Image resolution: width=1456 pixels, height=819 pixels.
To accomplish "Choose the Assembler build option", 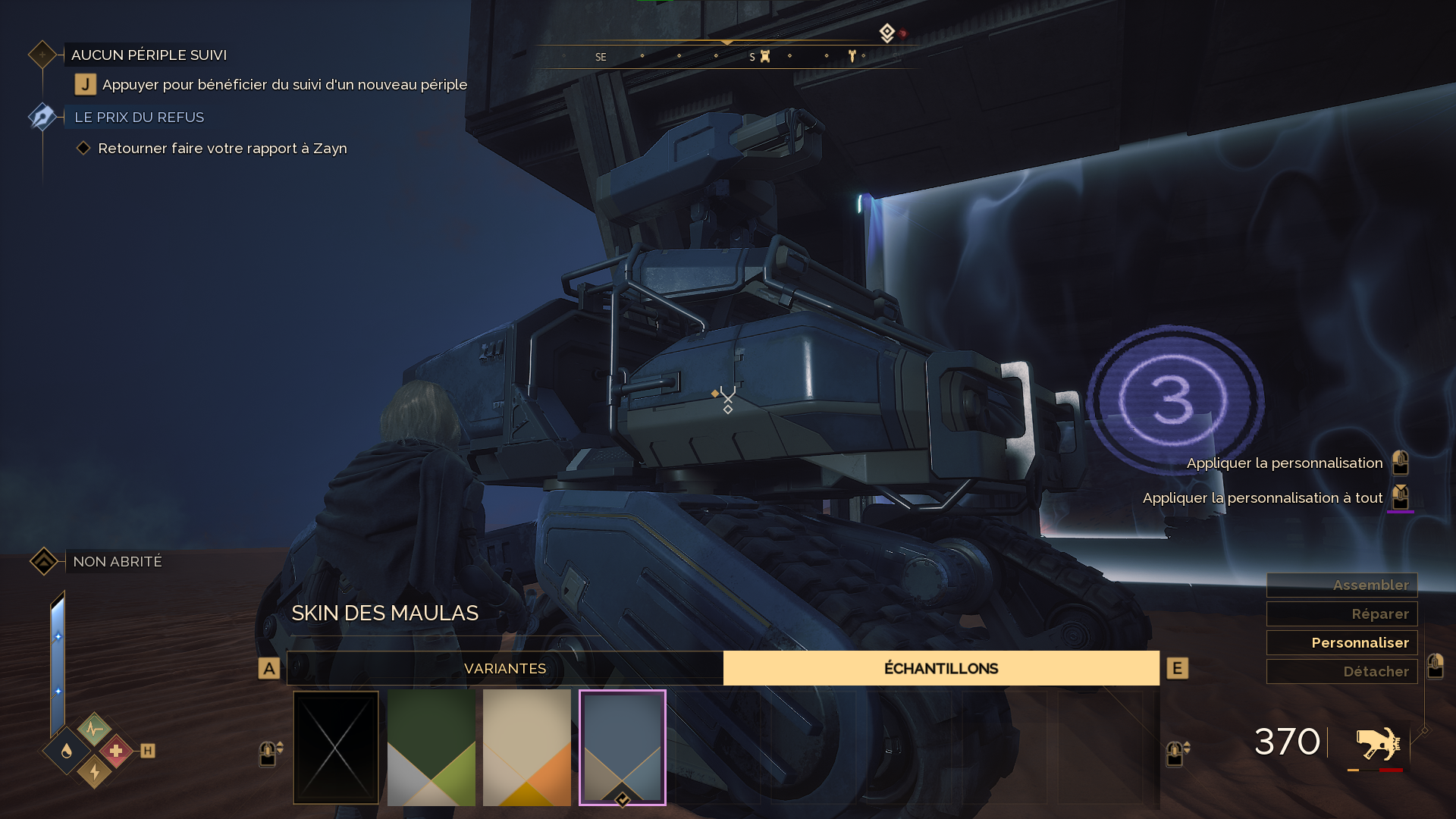I will click(x=1341, y=585).
